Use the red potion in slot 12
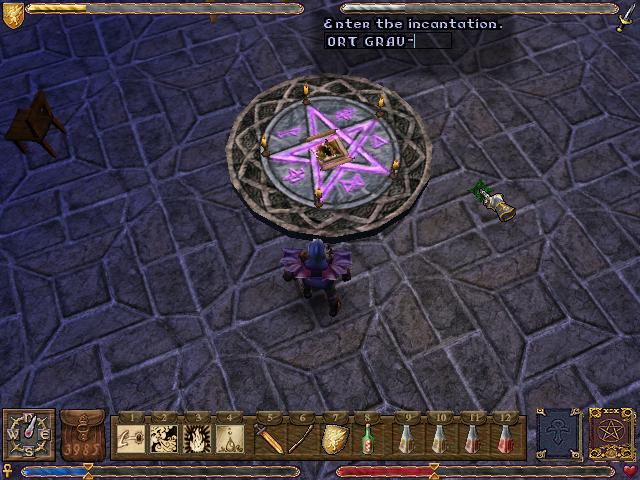This screenshot has height=480, width=640. 507,438
